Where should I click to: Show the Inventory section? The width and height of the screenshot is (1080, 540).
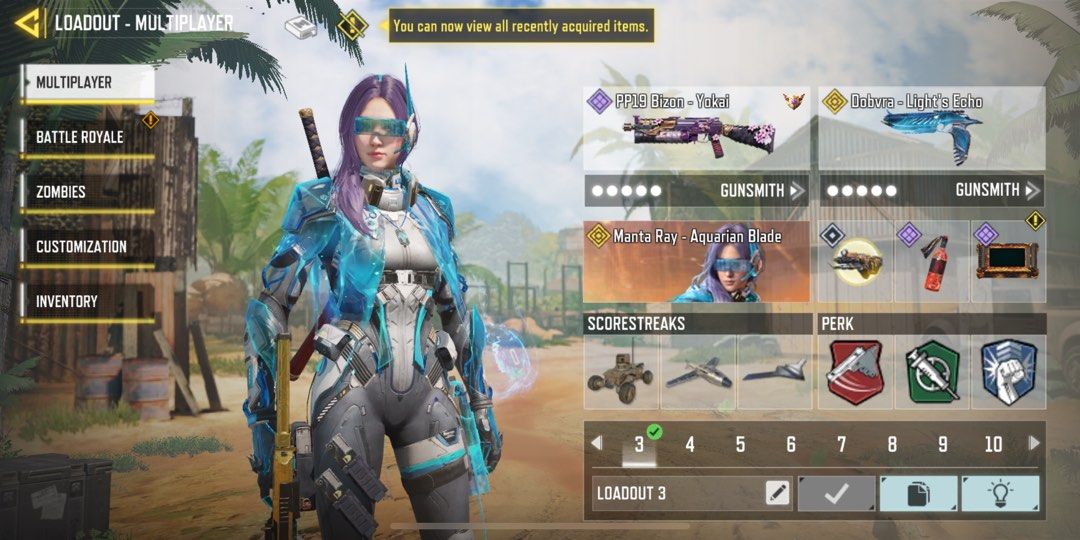click(68, 301)
